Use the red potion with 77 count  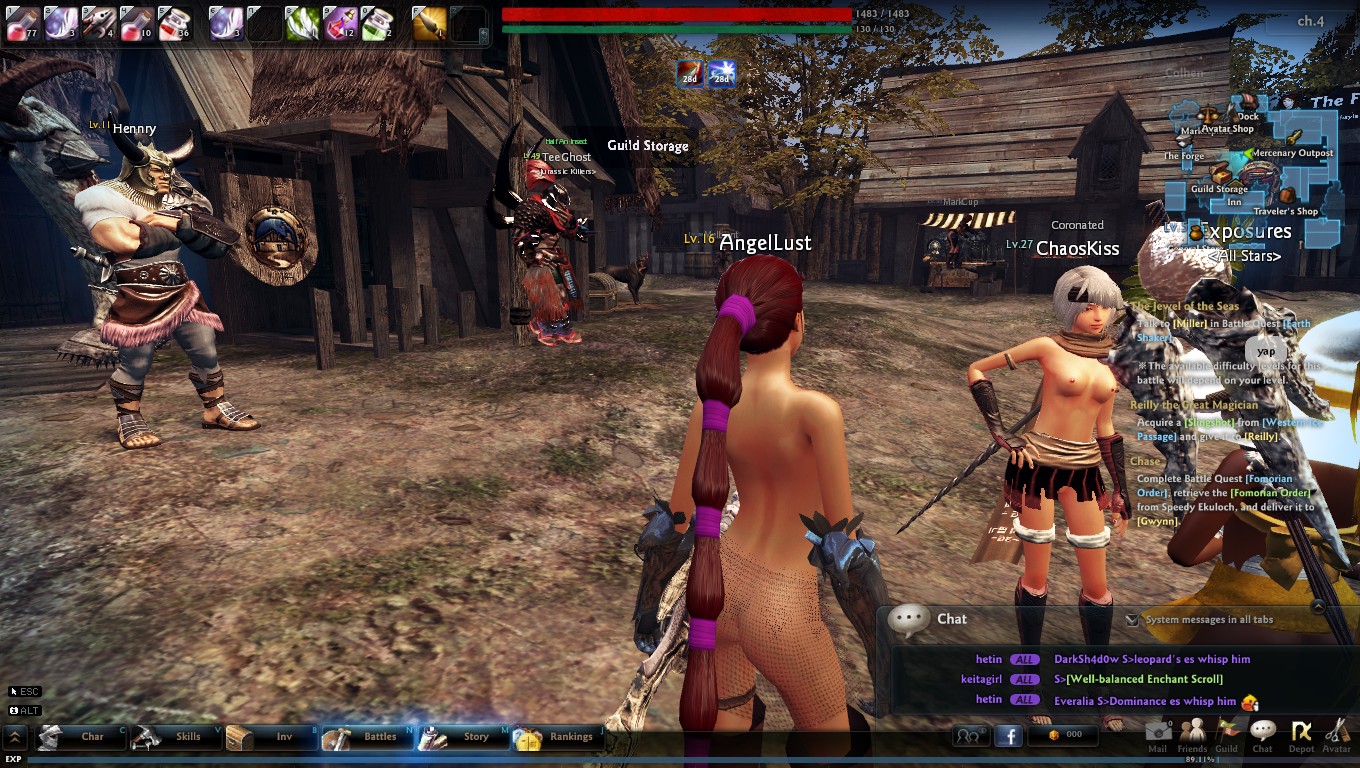(22, 23)
